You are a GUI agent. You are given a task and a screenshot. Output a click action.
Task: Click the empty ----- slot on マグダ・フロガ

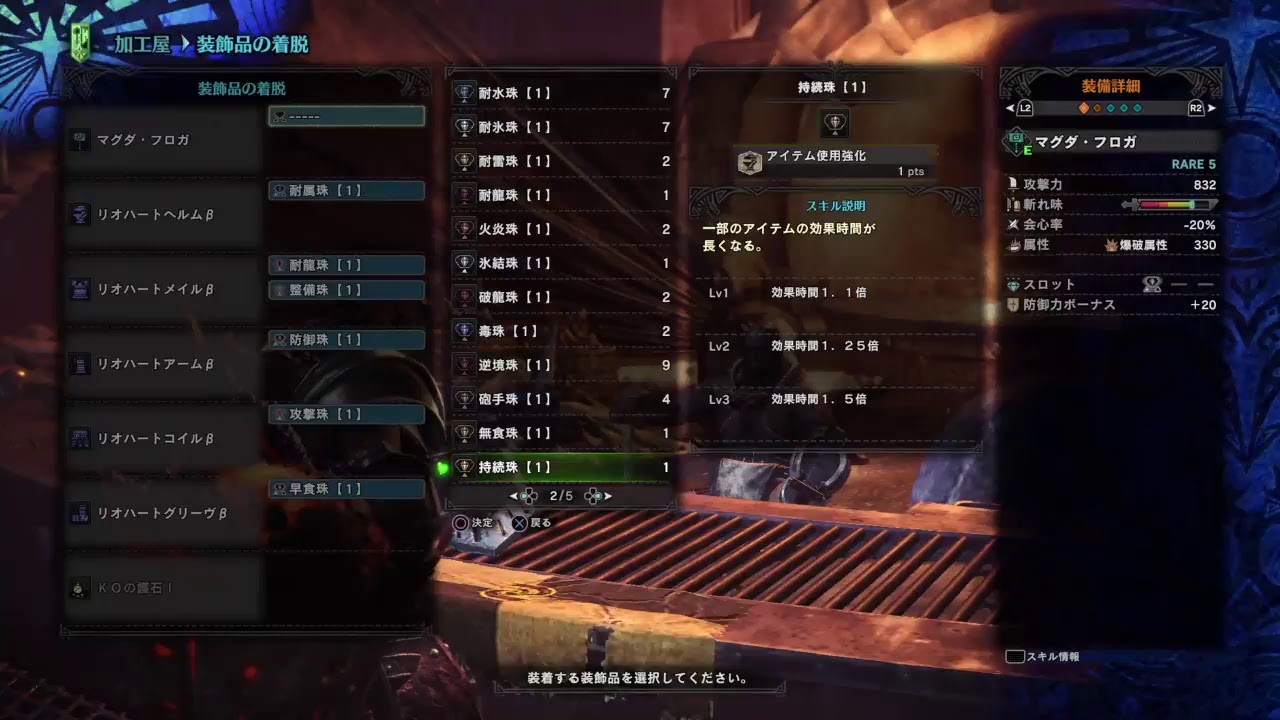click(x=345, y=115)
